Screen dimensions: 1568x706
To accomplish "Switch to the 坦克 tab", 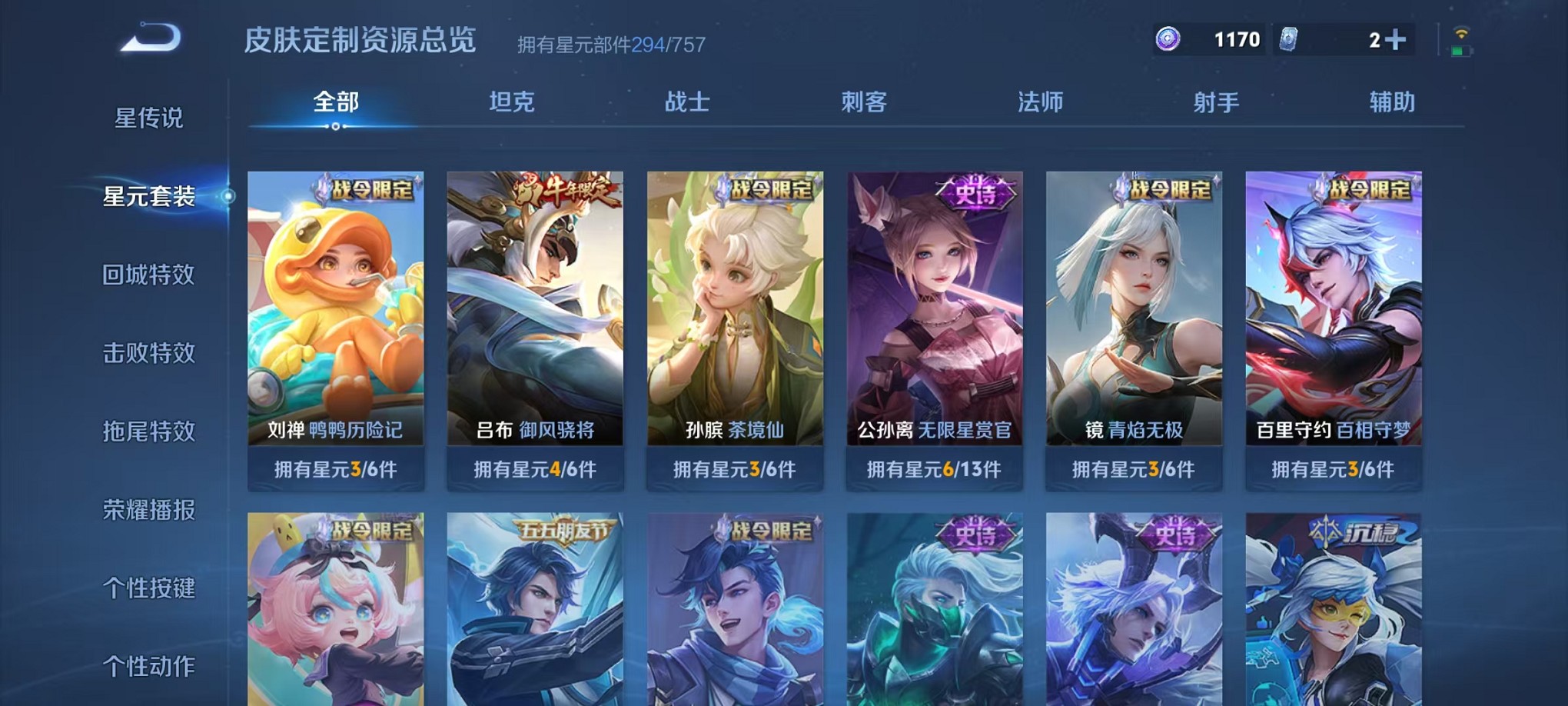I will click(512, 102).
